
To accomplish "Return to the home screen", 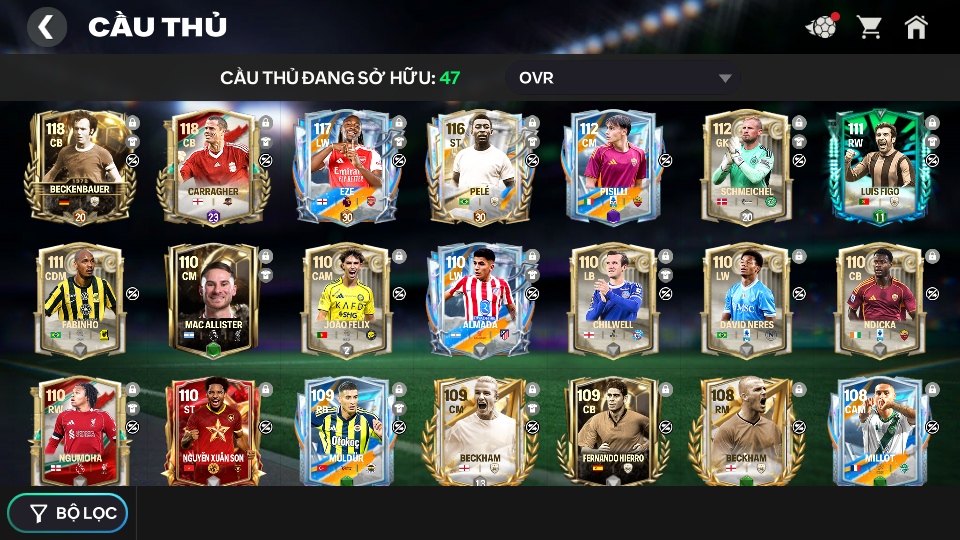I will pos(916,27).
